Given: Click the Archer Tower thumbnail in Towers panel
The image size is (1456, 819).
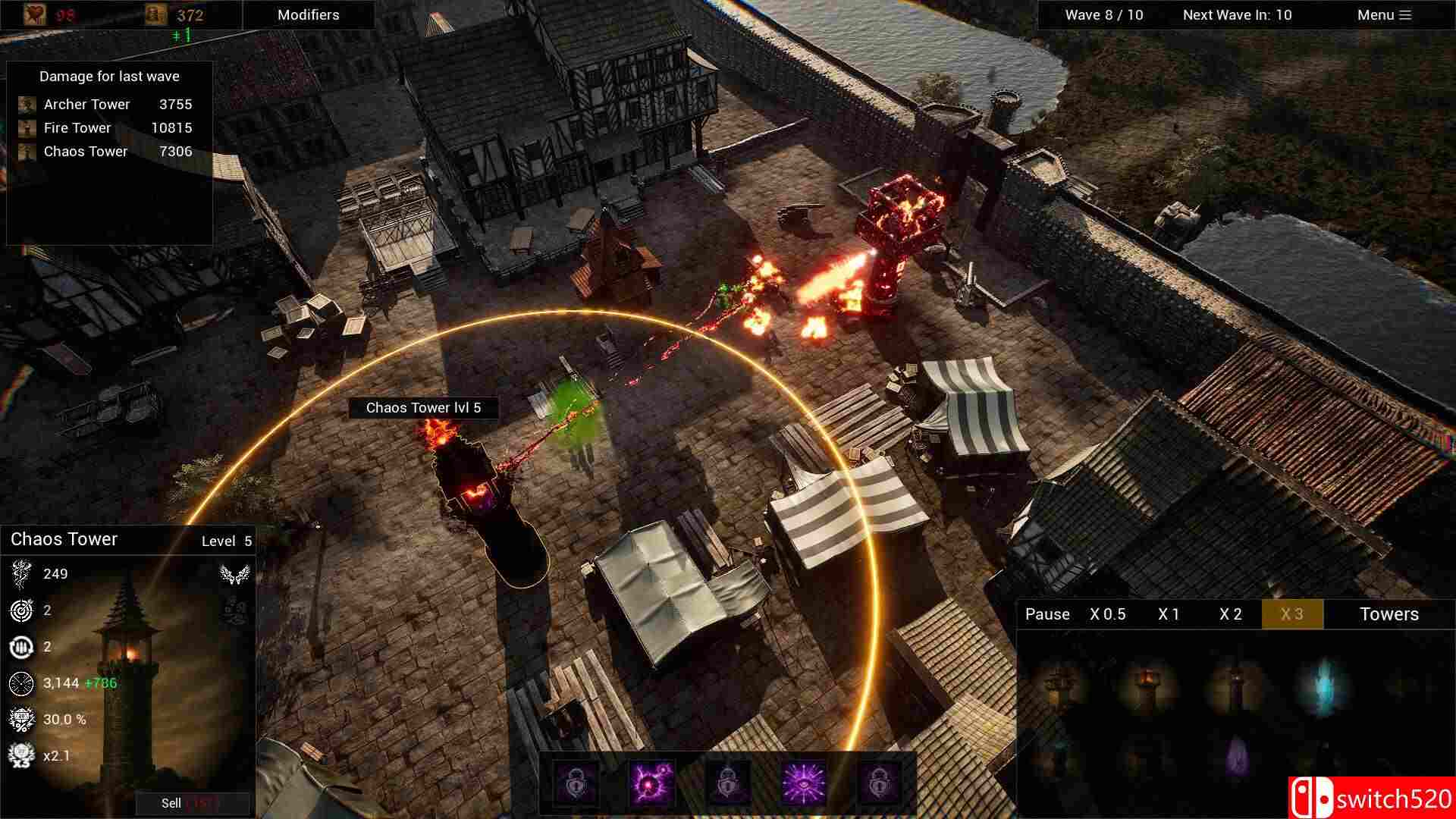Looking at the screenshot, I should (x=1058, y=682).
